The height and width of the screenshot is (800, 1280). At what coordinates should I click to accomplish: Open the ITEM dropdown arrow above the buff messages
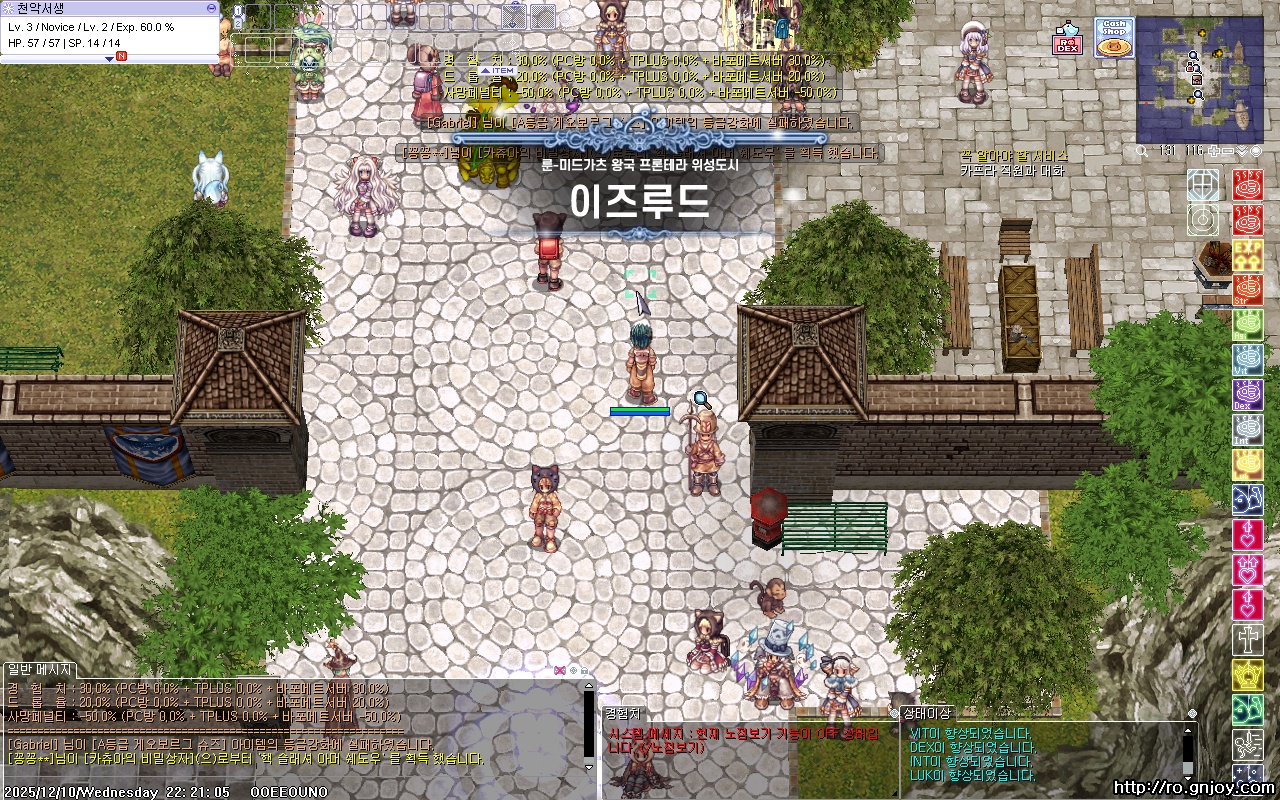tap(486, 70)
